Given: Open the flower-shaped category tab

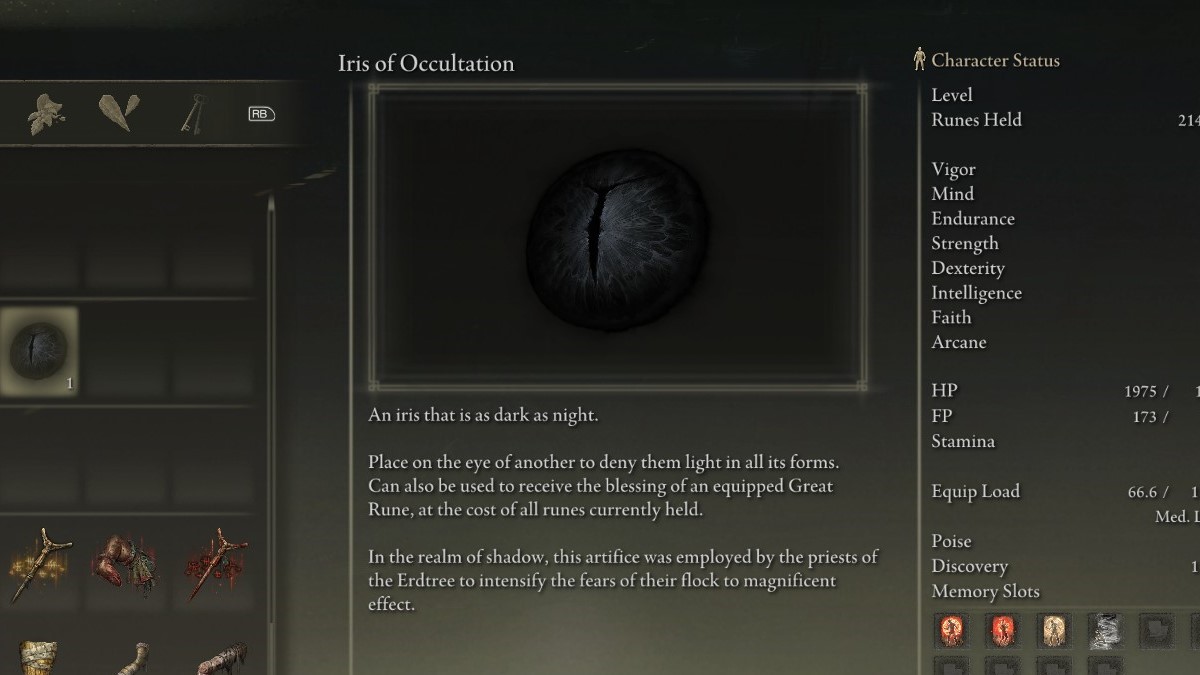Looking at the screenshot, I should coord(45,114).
